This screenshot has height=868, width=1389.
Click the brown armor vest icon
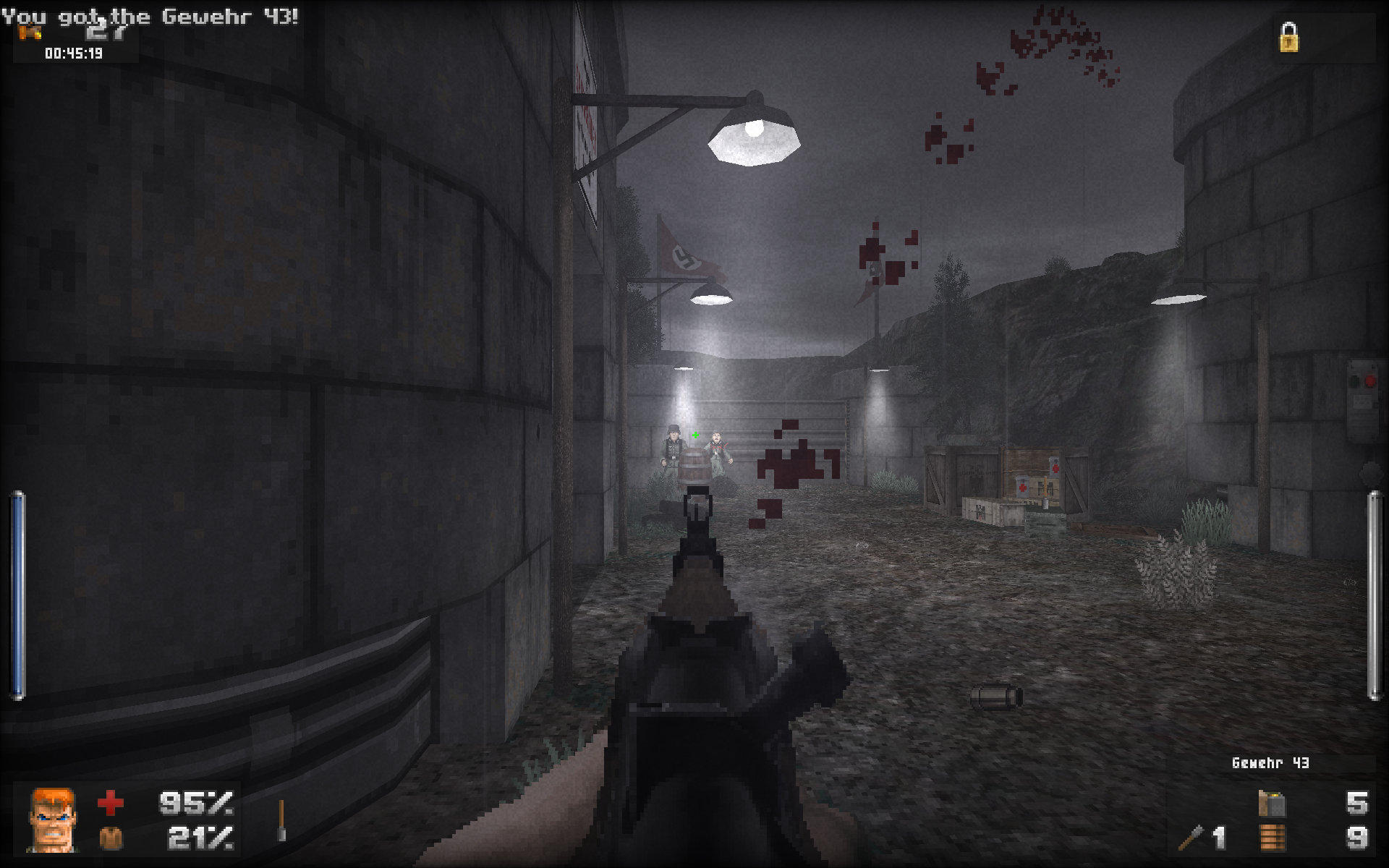pos(110,838)
